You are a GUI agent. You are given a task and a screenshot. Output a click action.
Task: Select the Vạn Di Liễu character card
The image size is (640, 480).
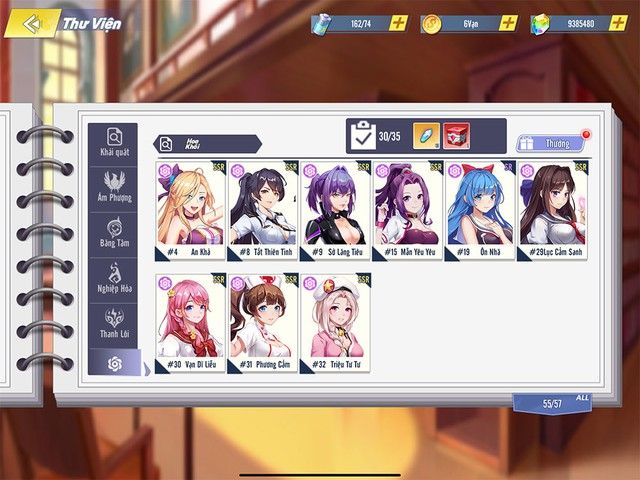tap(190, 322)
